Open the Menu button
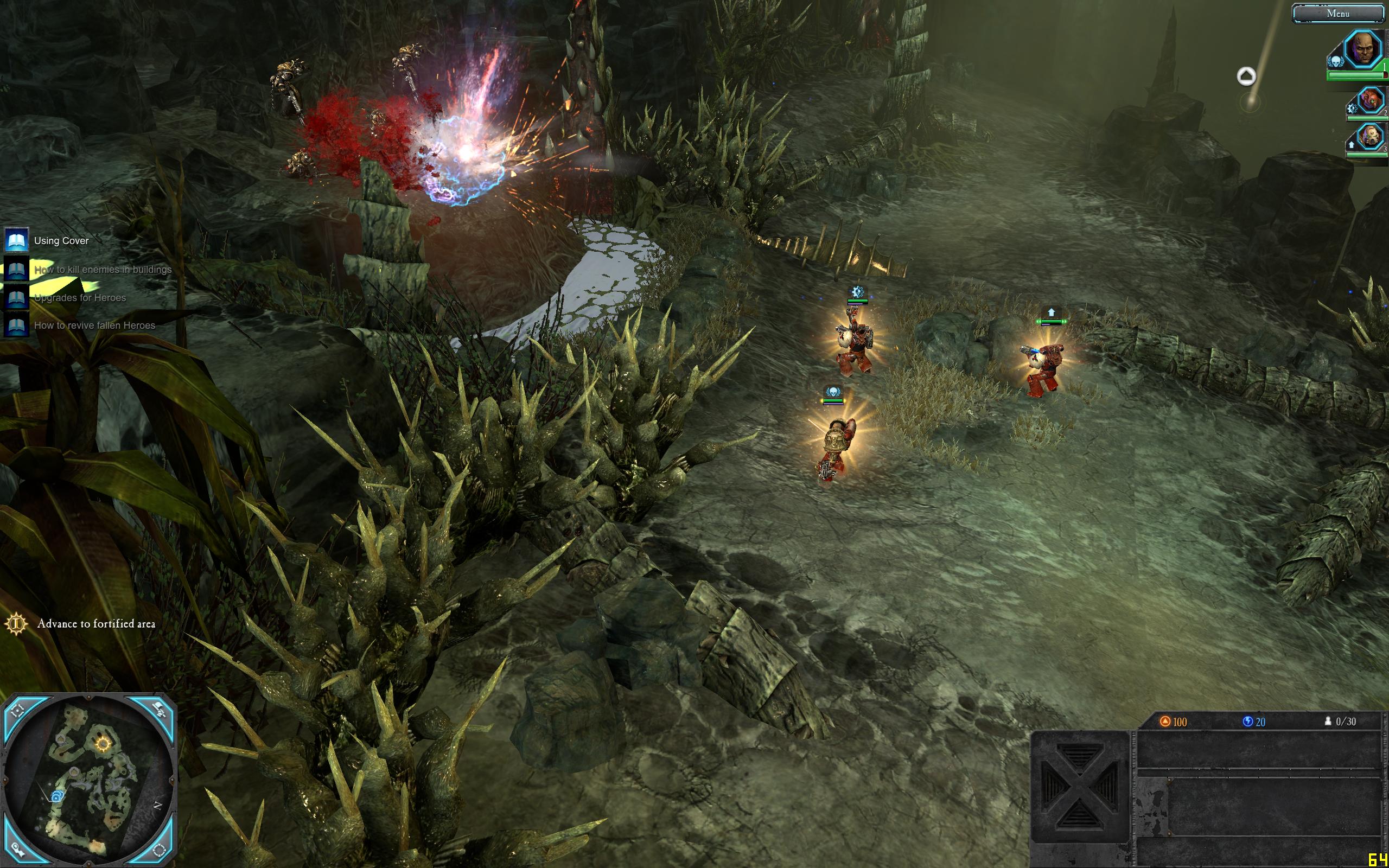 pos(1337,14)
